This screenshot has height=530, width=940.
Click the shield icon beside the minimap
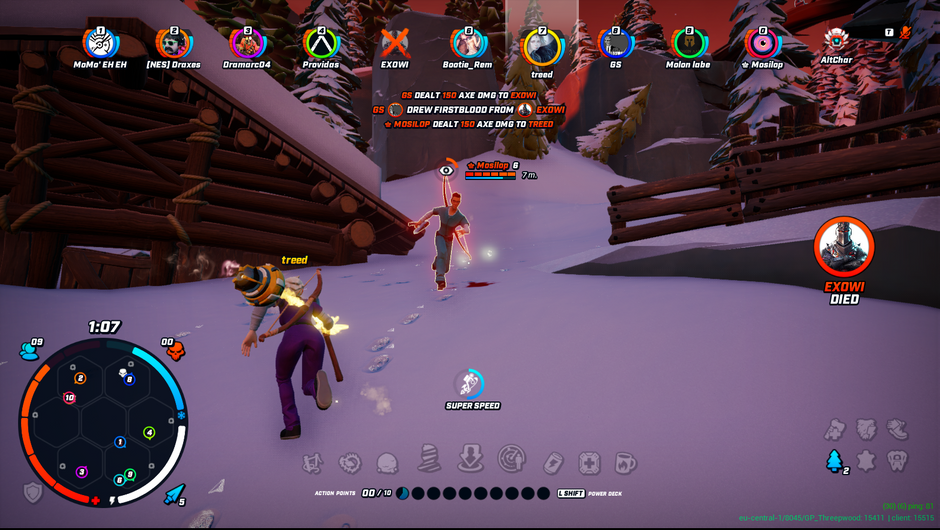tap(33, 492)
